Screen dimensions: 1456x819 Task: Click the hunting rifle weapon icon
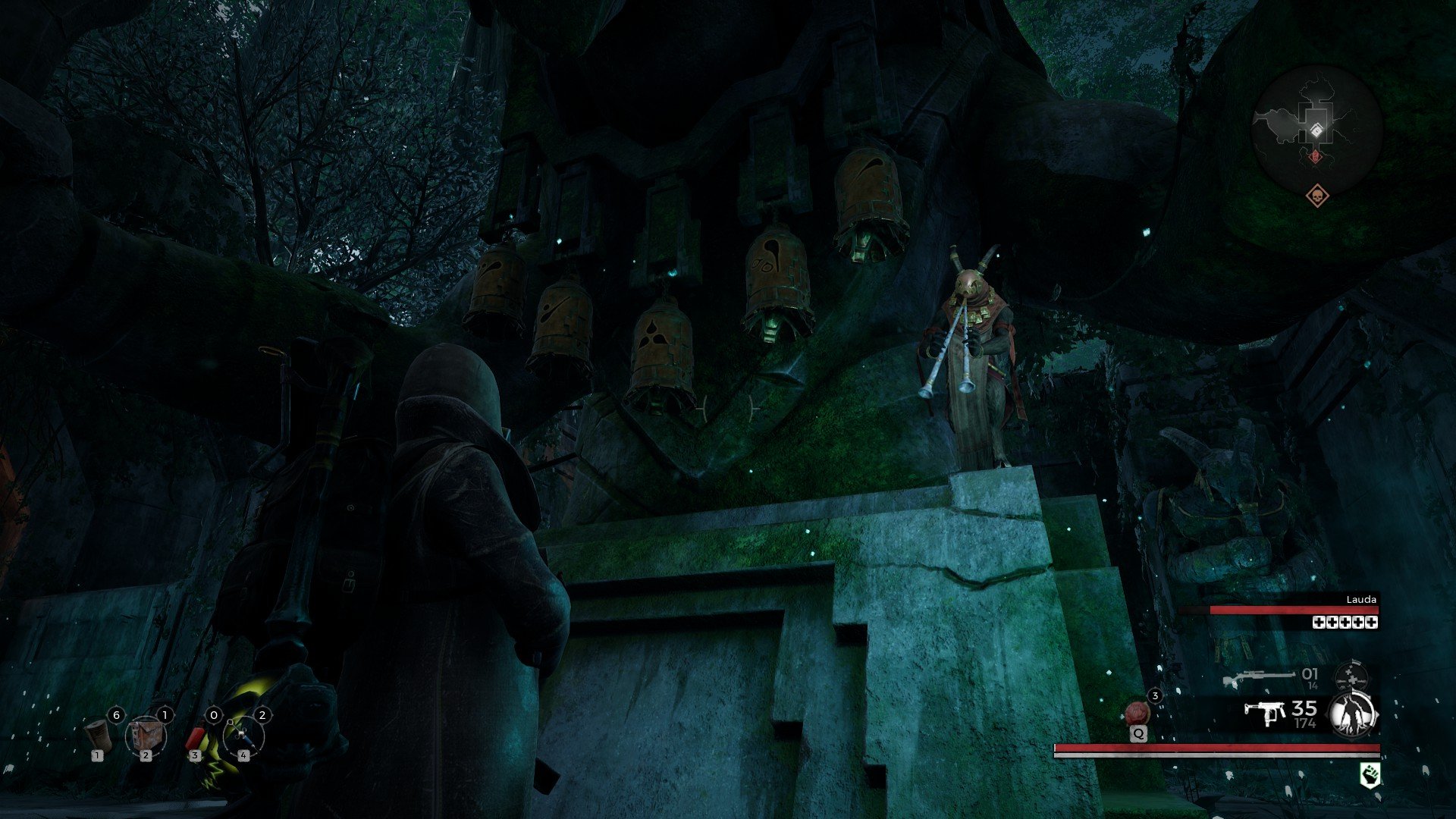(1260, 676)
